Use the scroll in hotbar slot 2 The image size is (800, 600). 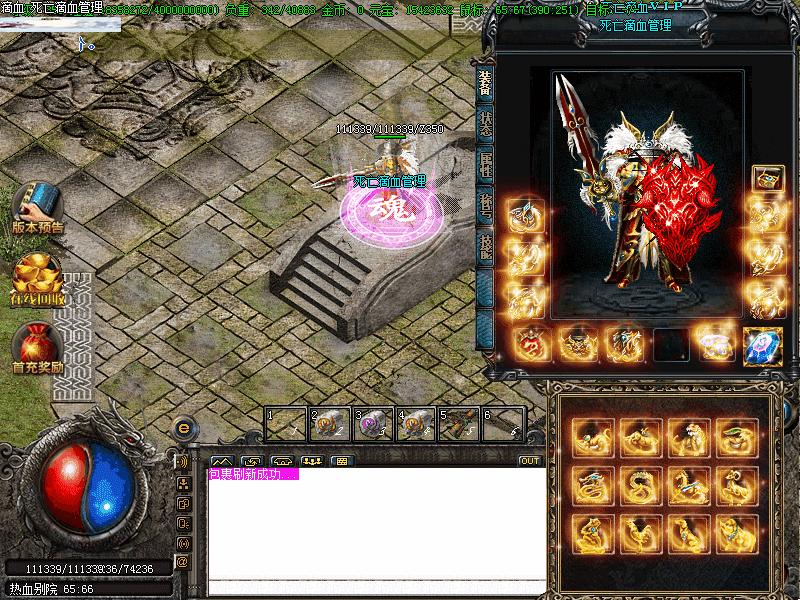point(330,424)
